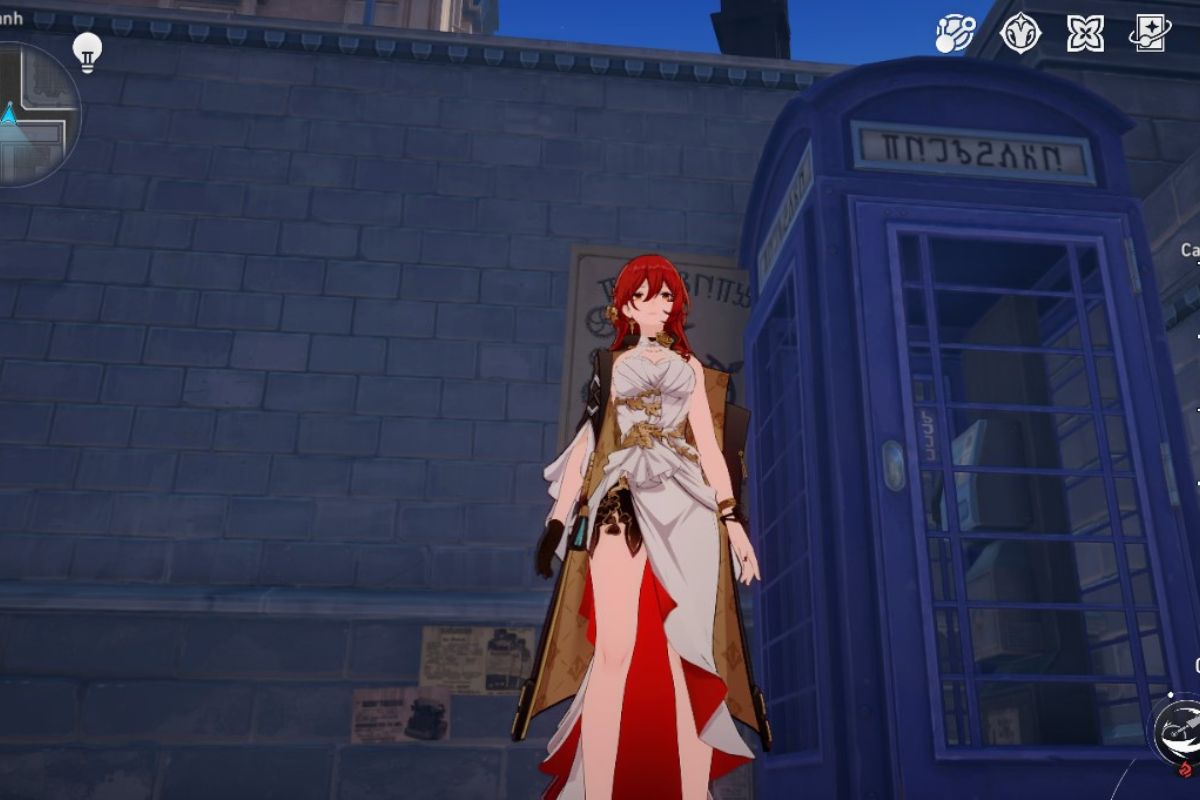Viewport: 1200px width, 800px height.
Task: Open the round mask emblem icon
Action: pos(1020,33)
